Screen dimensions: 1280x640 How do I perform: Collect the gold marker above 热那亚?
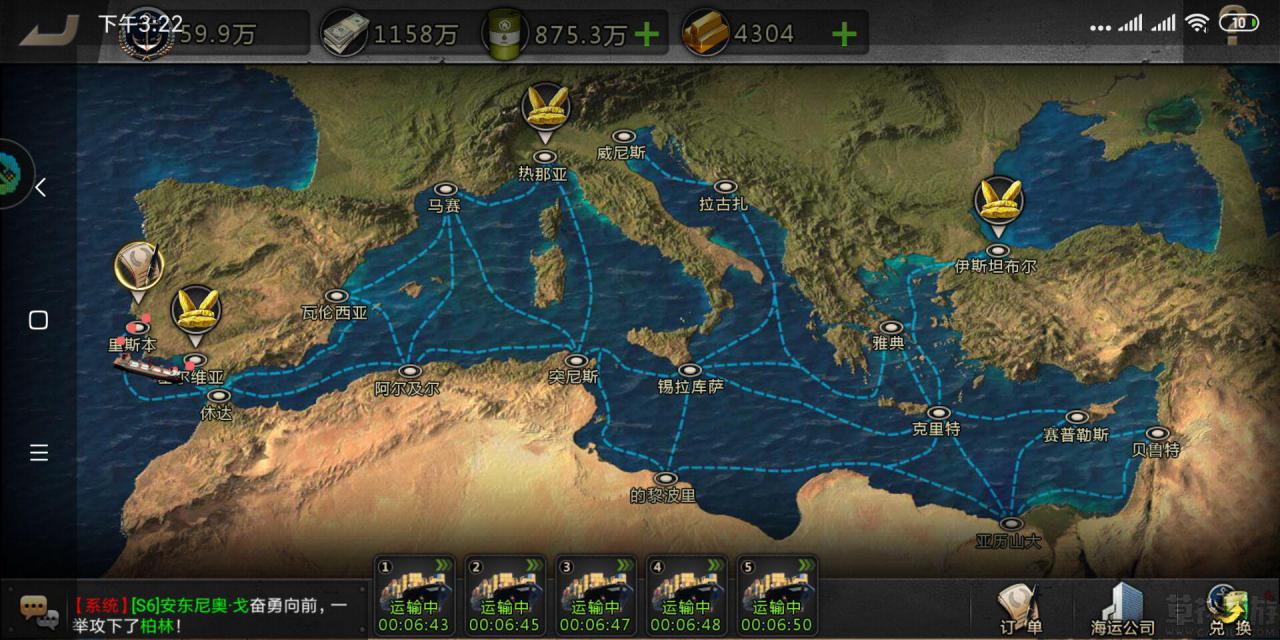[546, 110]
